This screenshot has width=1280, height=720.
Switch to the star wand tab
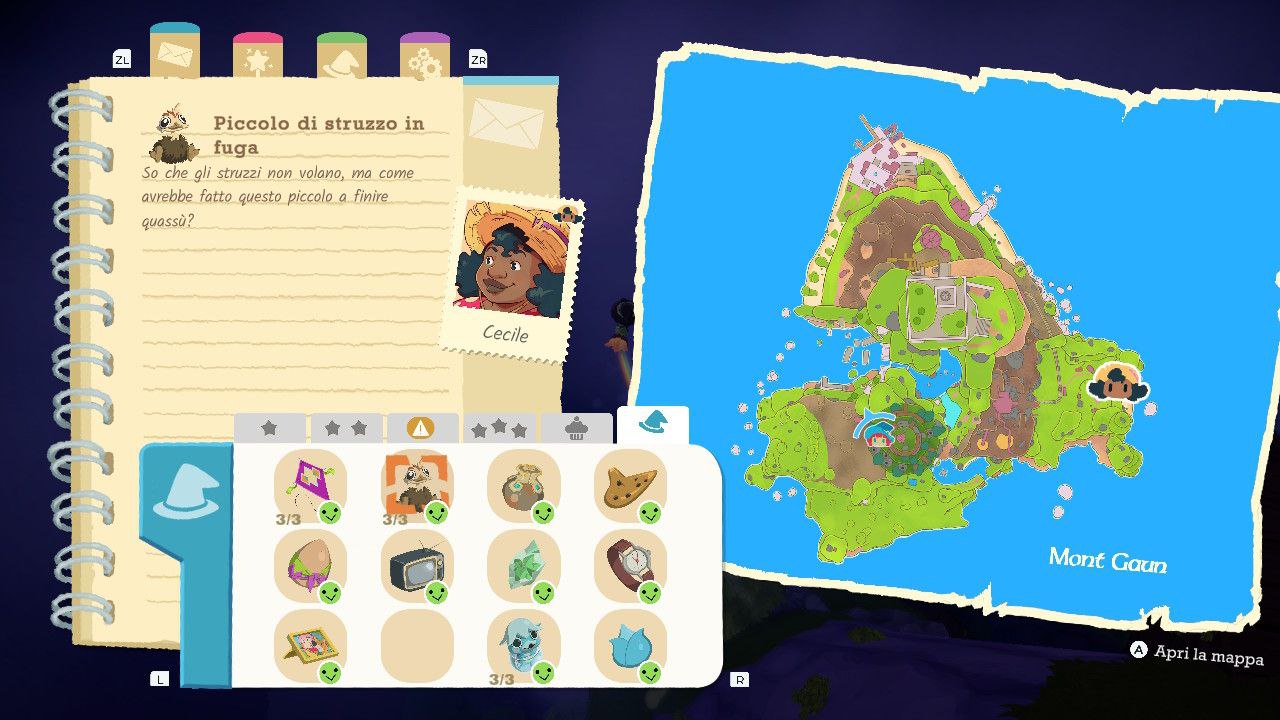(x=258, y=57)
